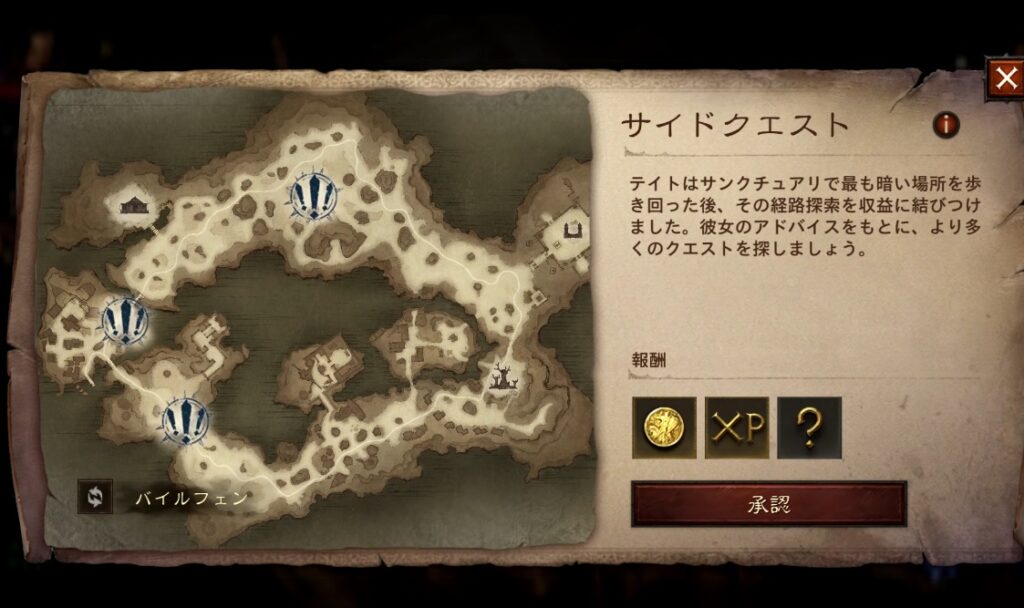Select the house marker on the map
1024x608 pixels.
(134, 205)
